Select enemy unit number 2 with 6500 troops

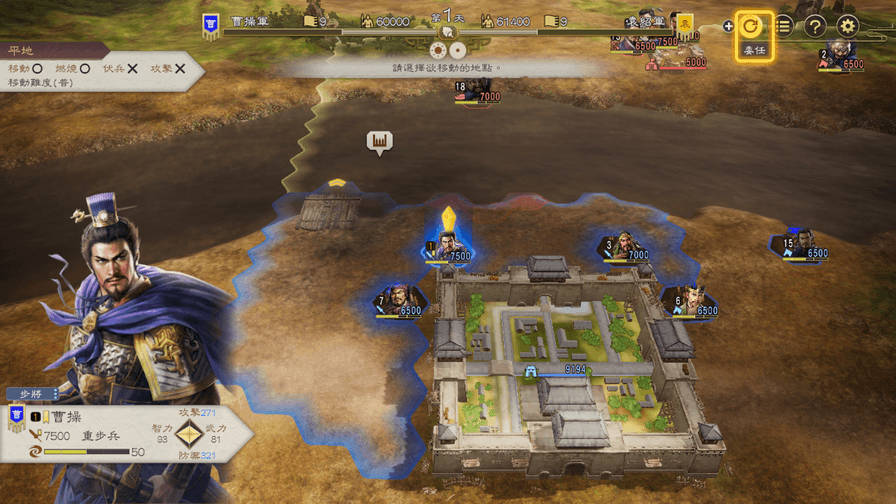click(840, 57)
